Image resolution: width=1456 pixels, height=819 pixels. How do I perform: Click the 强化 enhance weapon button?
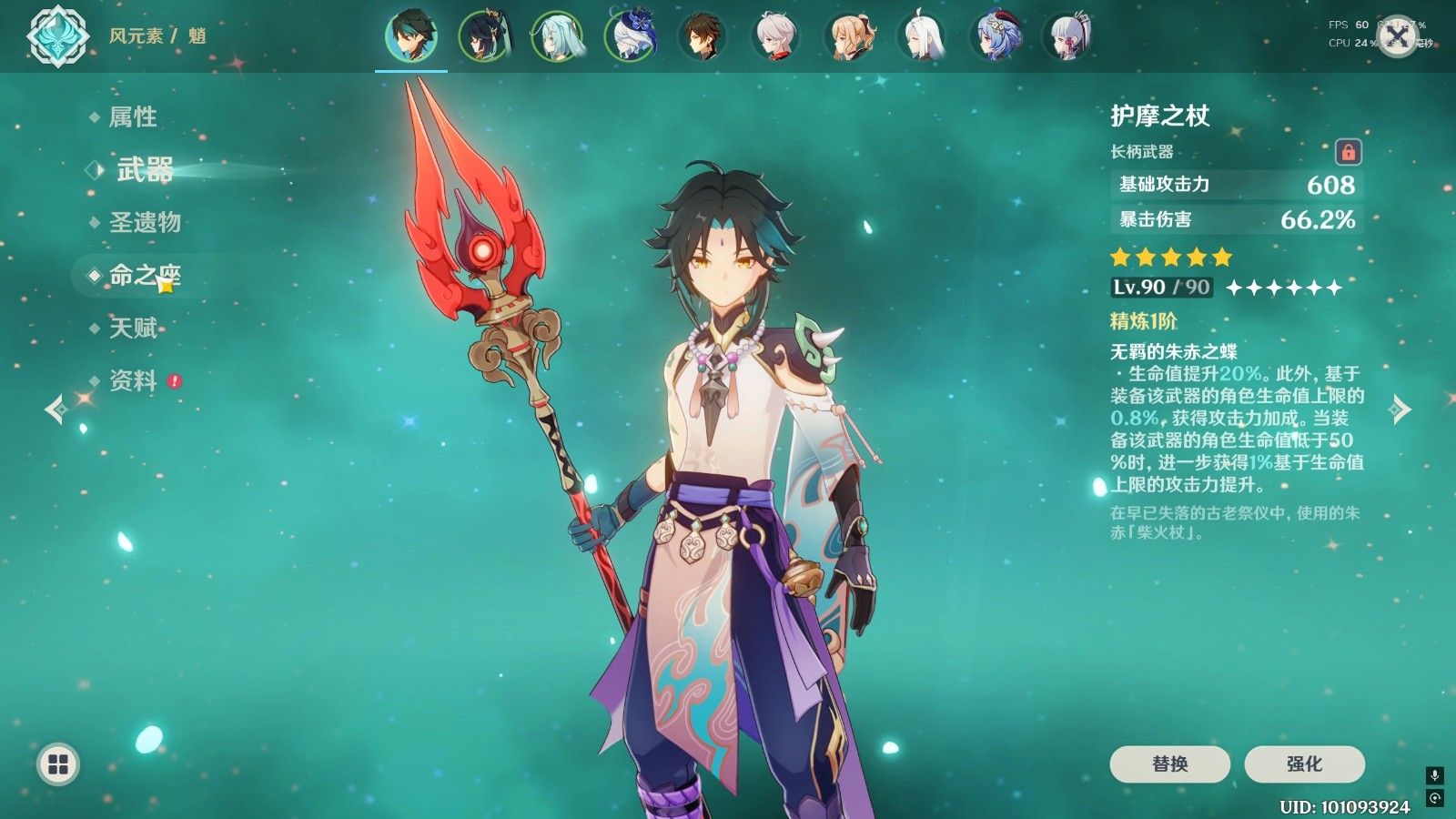coord(1304,764)
